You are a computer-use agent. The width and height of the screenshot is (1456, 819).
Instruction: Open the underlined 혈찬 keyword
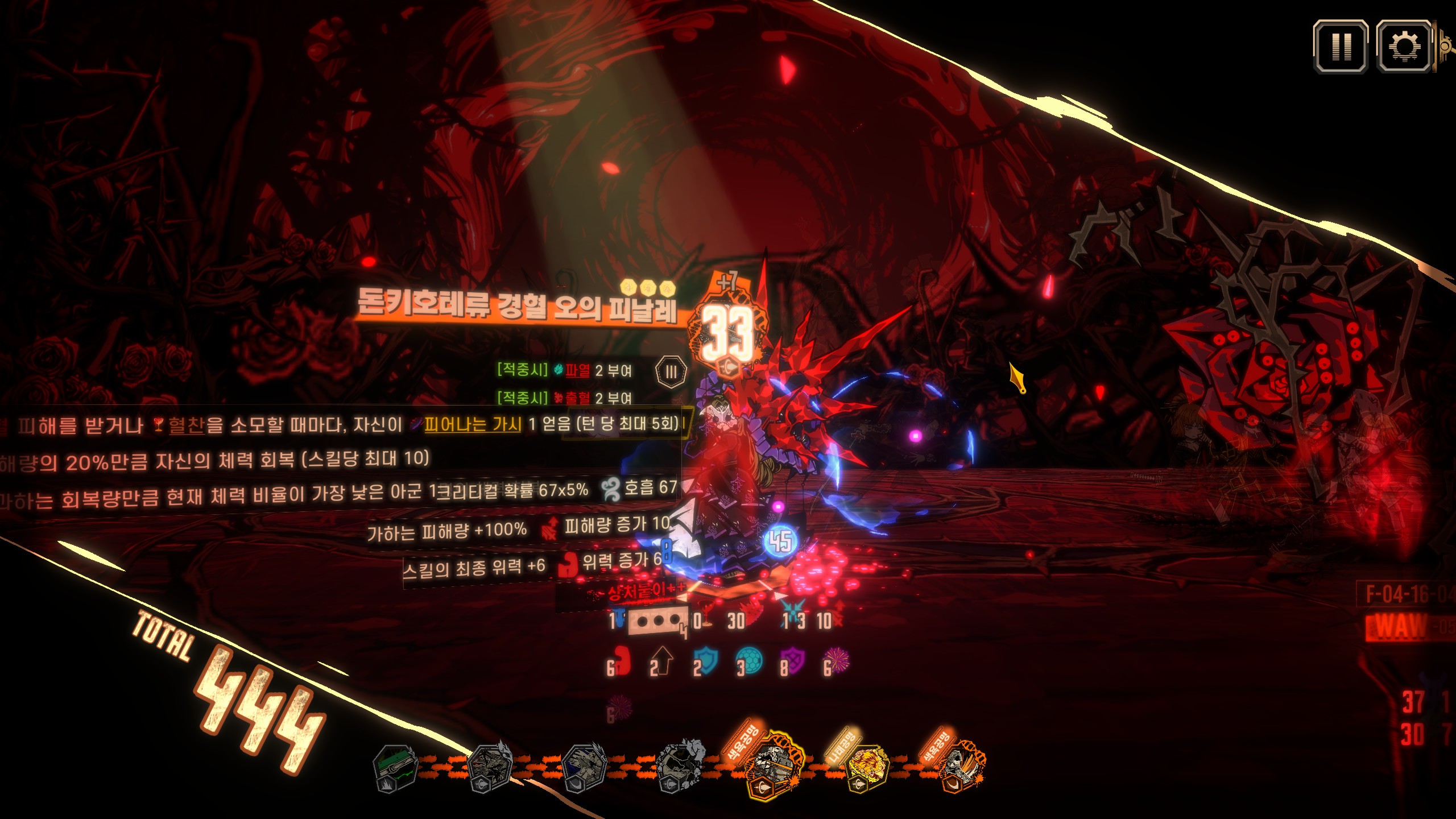tap(186, 426)
